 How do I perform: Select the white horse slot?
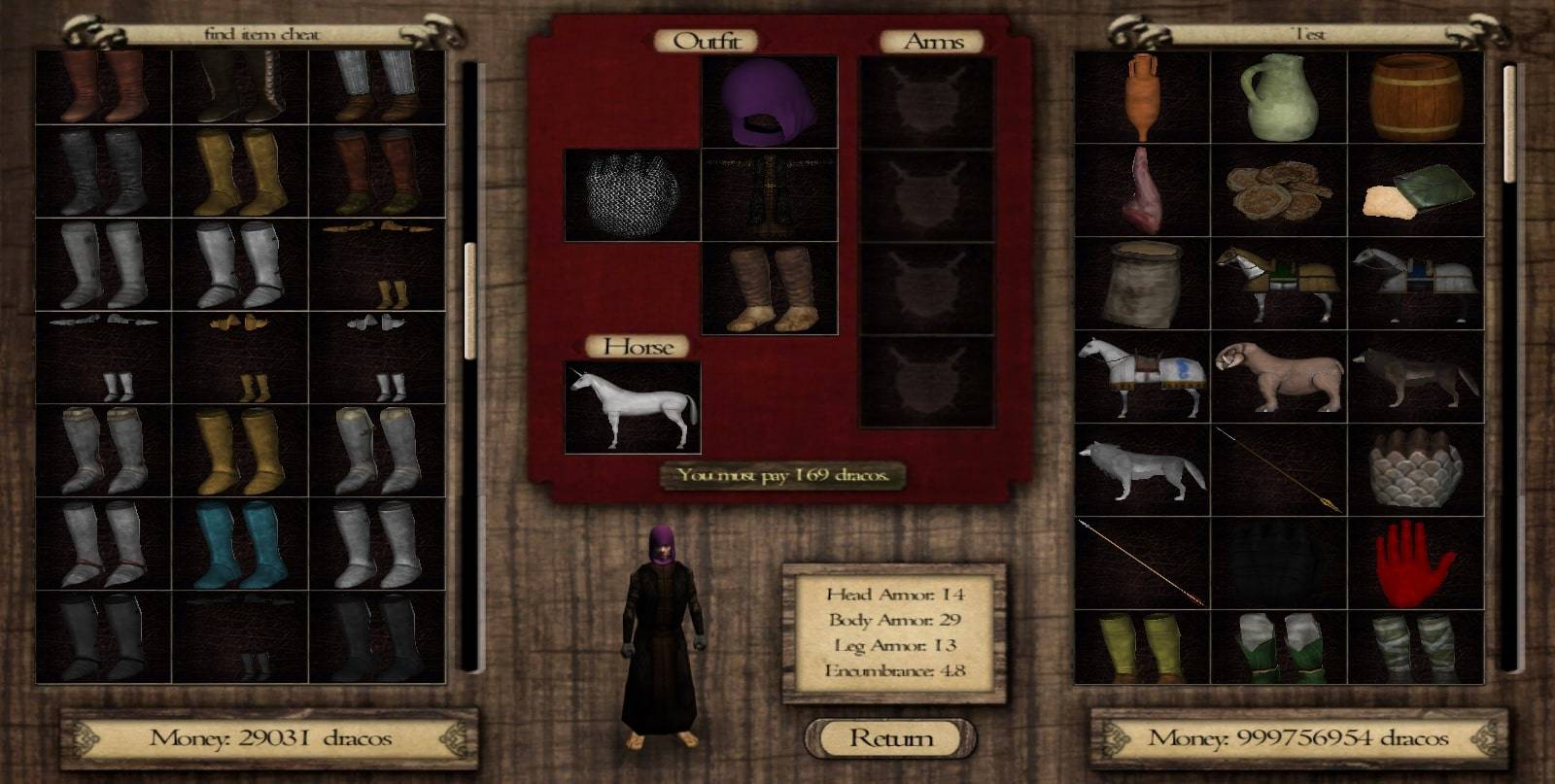coord(632,407)
